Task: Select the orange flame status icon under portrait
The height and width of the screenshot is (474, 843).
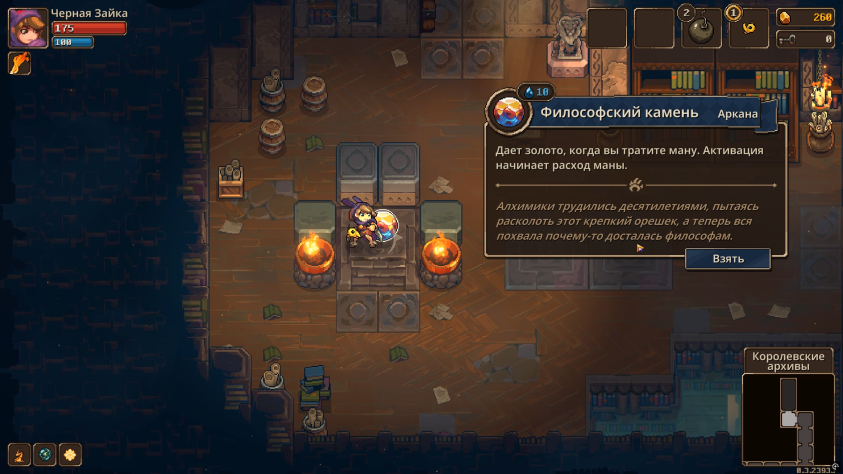Action: coord(19,64)
